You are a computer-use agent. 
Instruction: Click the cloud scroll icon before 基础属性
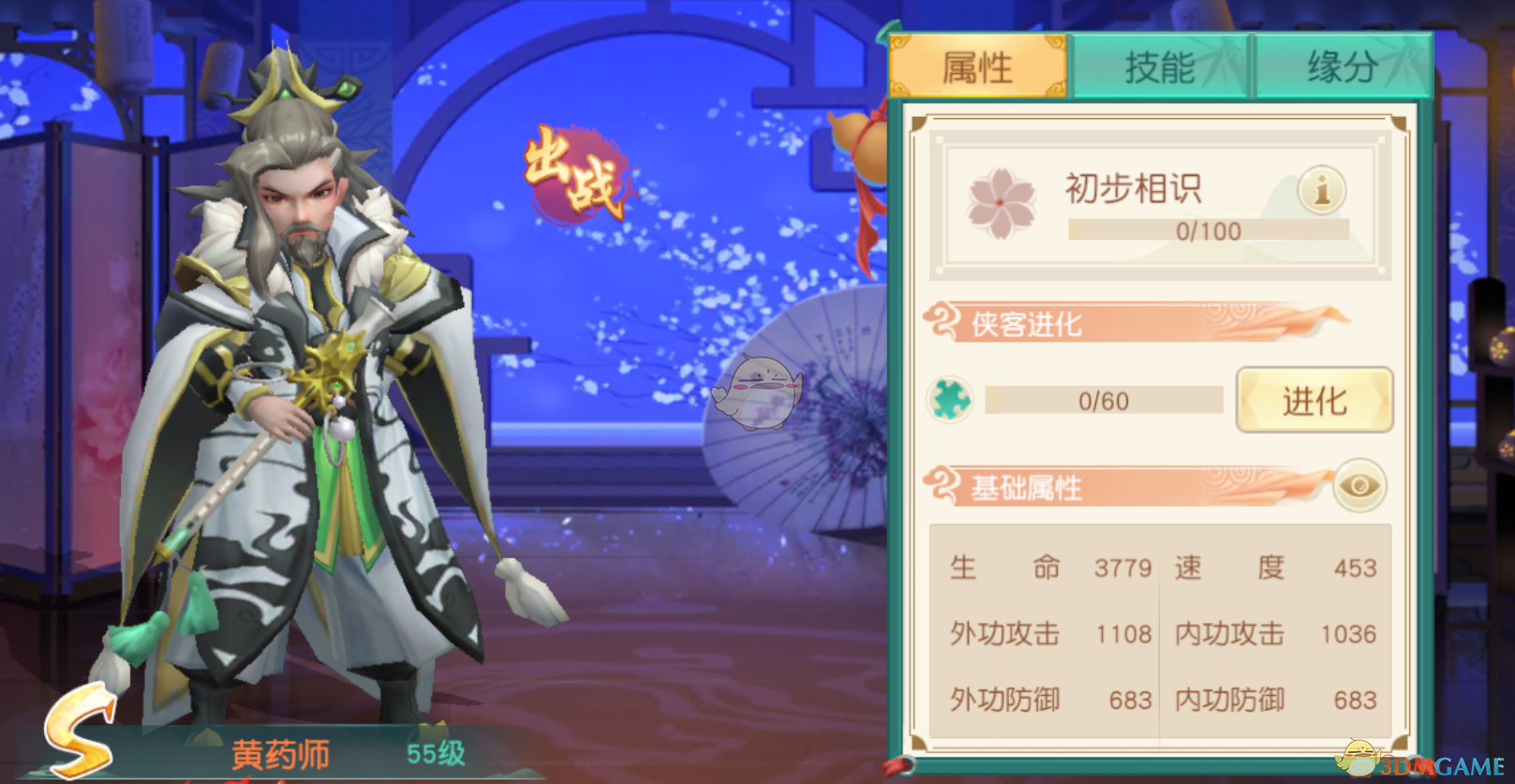(x=940, y=484)
